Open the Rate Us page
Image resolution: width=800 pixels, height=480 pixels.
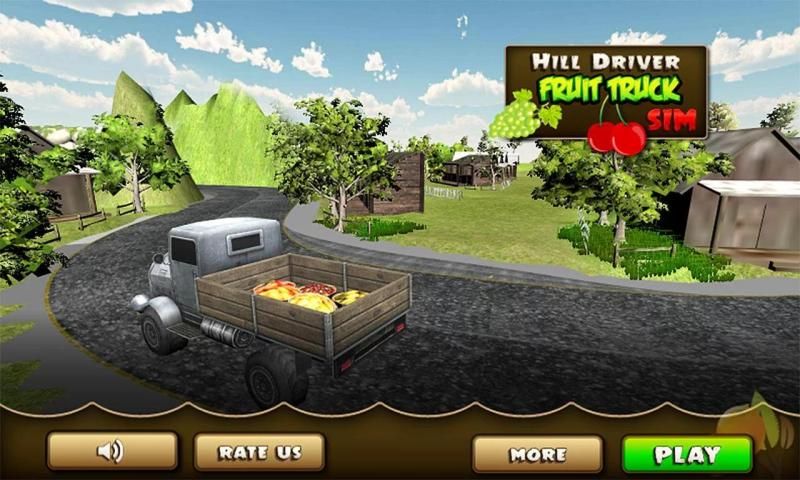[259, 452]
